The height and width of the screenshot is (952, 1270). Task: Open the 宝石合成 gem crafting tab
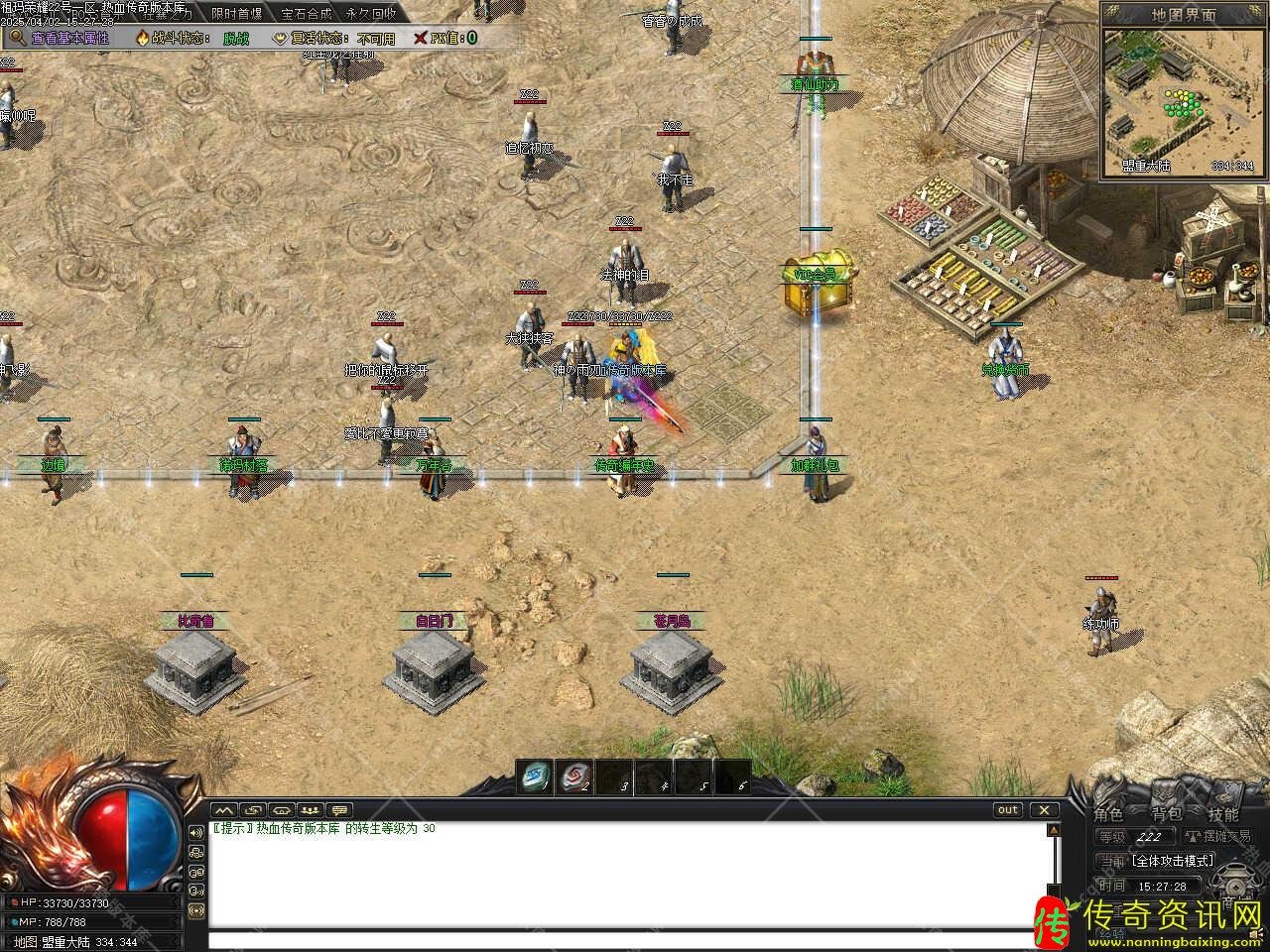click(x=306, y=14)
